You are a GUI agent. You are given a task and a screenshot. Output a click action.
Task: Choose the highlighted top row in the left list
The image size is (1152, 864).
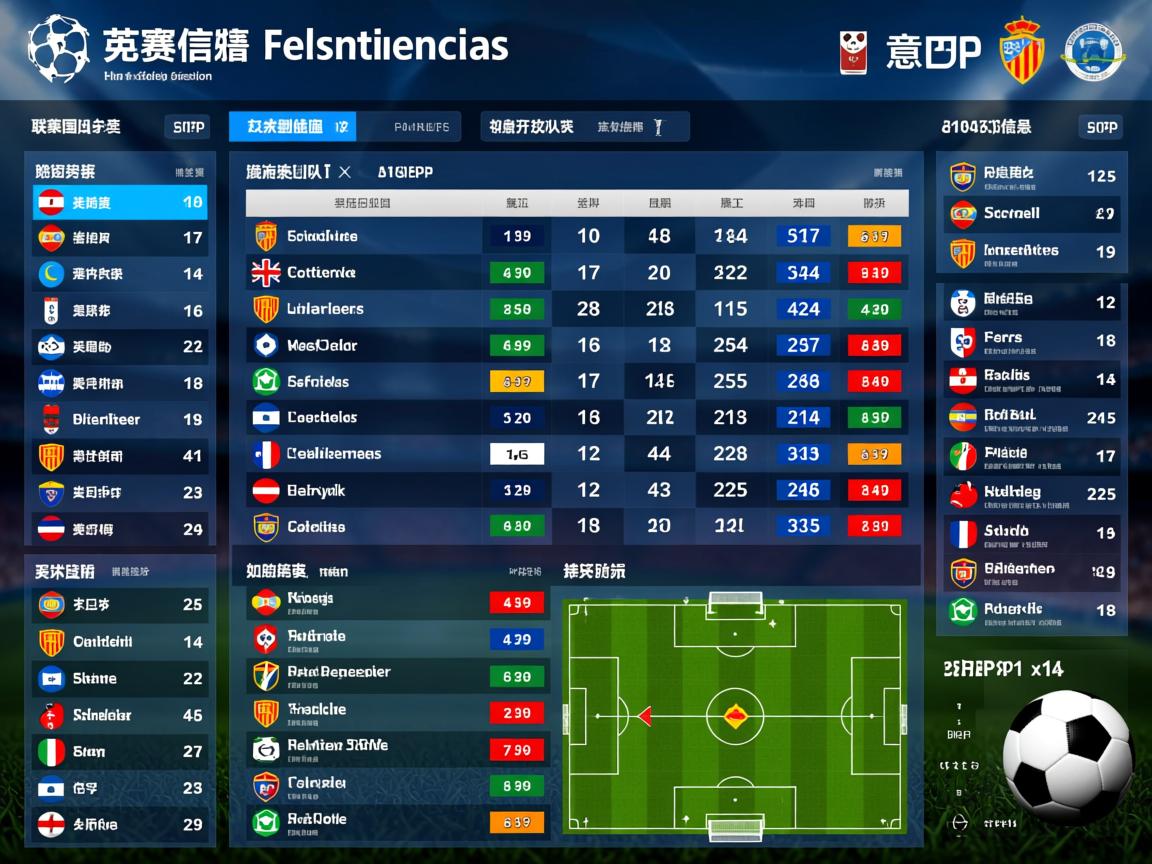point(120,203)
